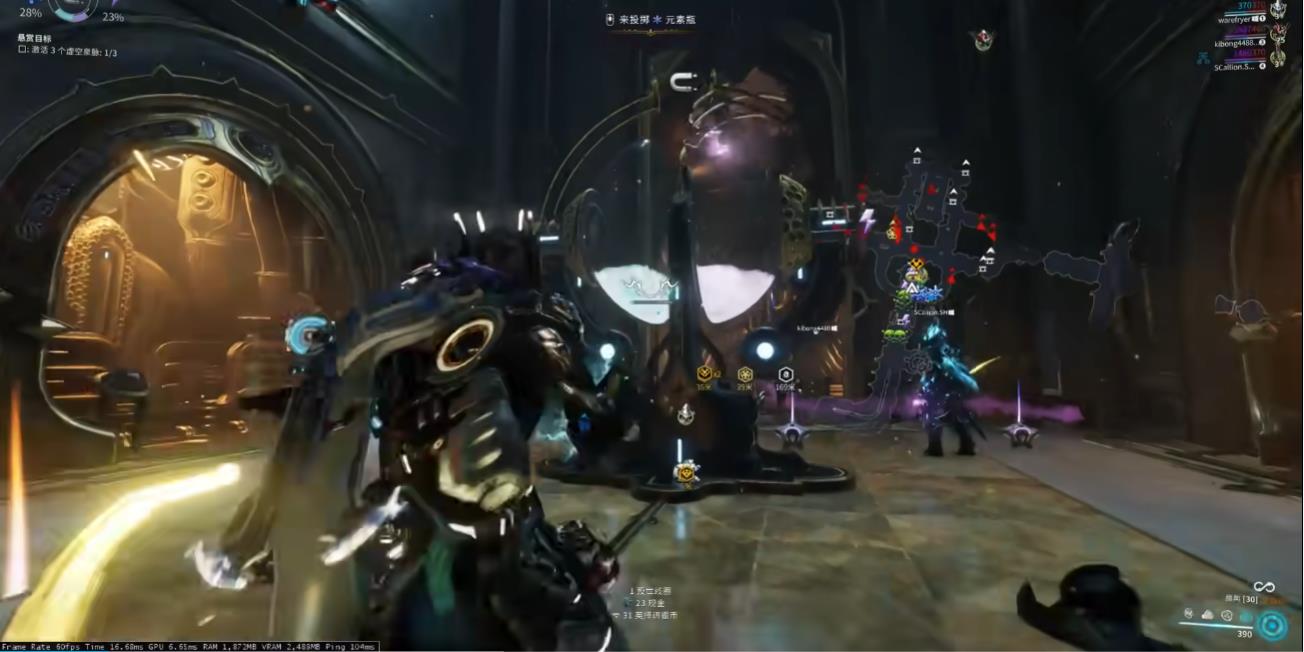Activate the cloud-shaped ability icon
This screenshot has height=652, width=1304.
[1207, 614]
